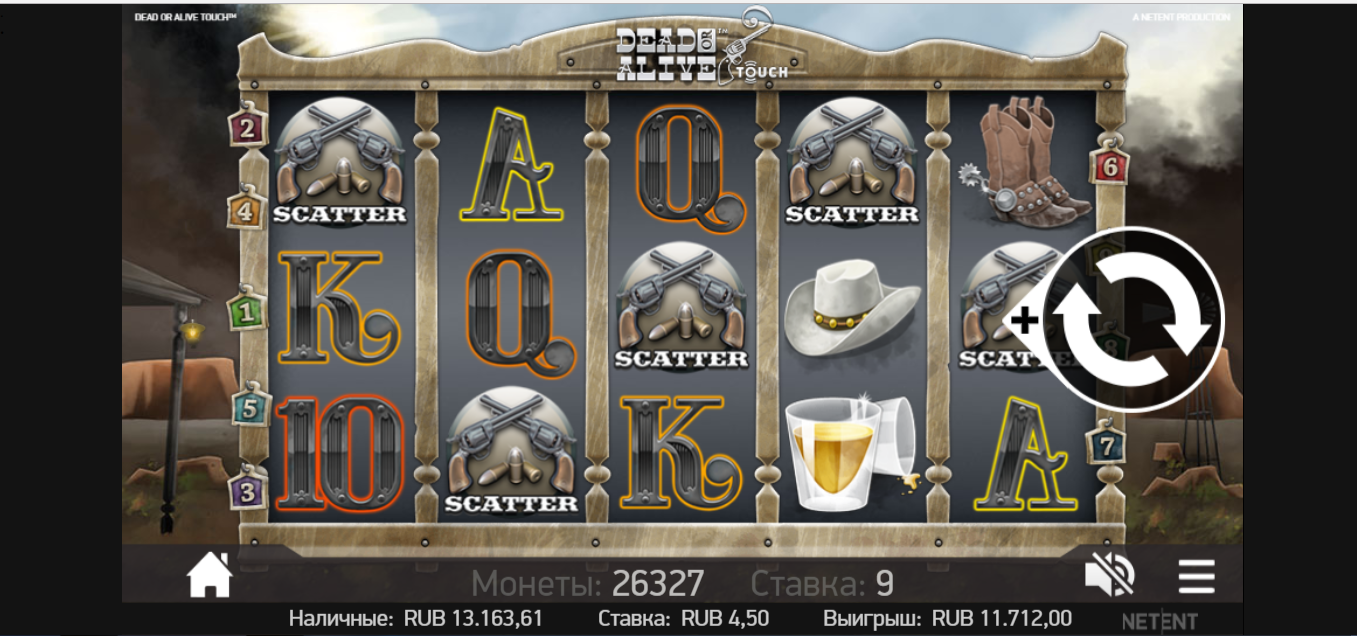Spin the reels with the circular arrows button
The image size is (1357, 636).
pos(1132,320)
